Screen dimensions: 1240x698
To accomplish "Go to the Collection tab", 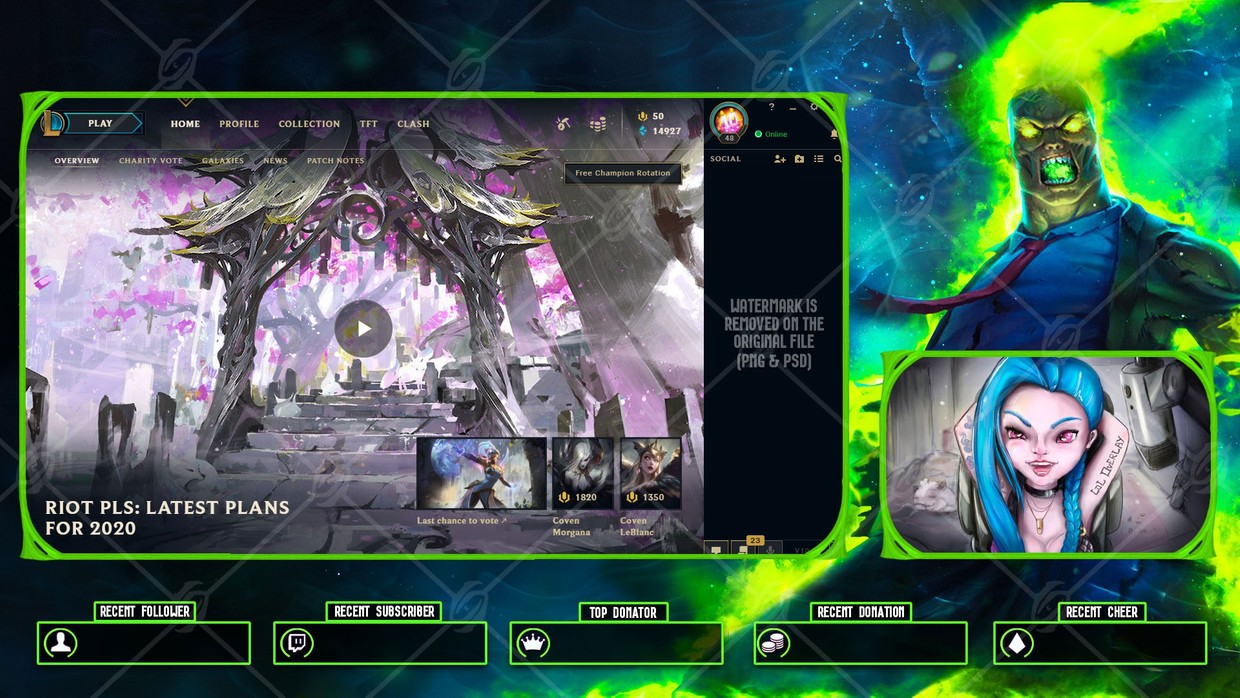I will pyautogui.click(x=309, y=124).
